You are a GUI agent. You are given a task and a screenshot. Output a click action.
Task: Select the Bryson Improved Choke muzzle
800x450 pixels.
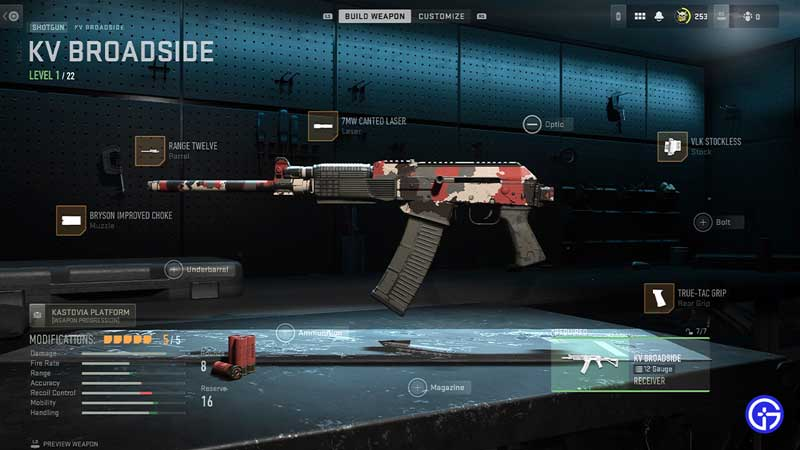pyautogui.click(x=71, y=220)
